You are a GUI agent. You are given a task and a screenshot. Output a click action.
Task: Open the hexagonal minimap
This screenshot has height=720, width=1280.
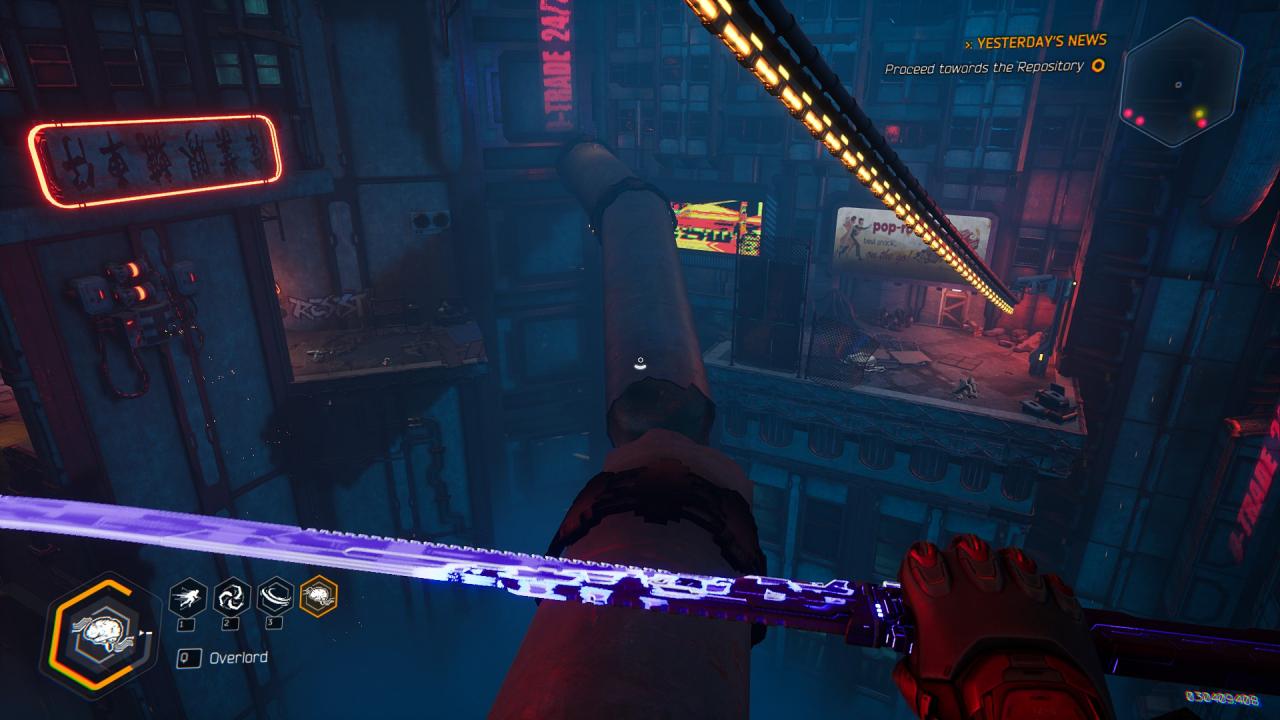pos(1181,83)
